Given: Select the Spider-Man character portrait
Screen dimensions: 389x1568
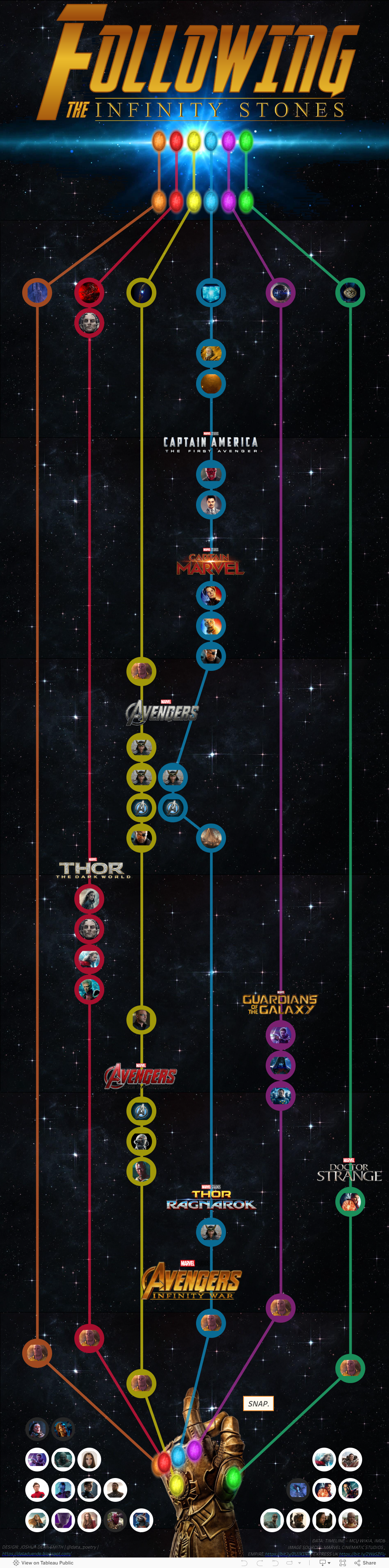Looking at the screenshot, I should (37, 1489).
